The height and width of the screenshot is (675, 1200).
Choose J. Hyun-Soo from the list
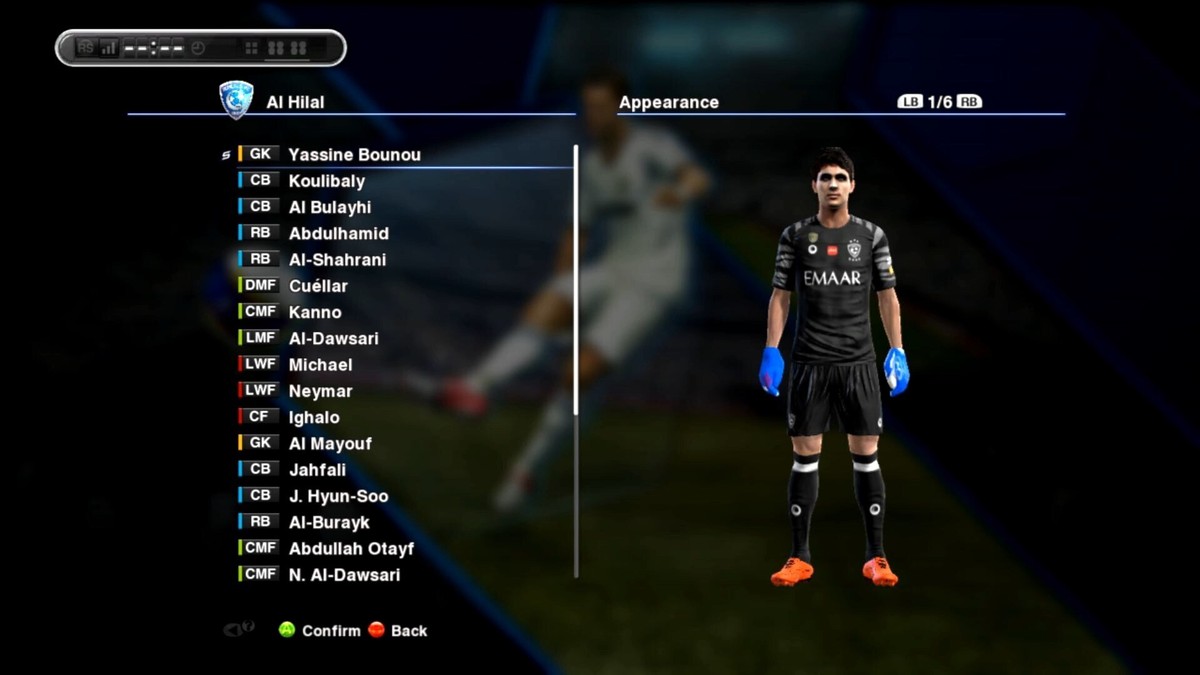pos(338,496)
